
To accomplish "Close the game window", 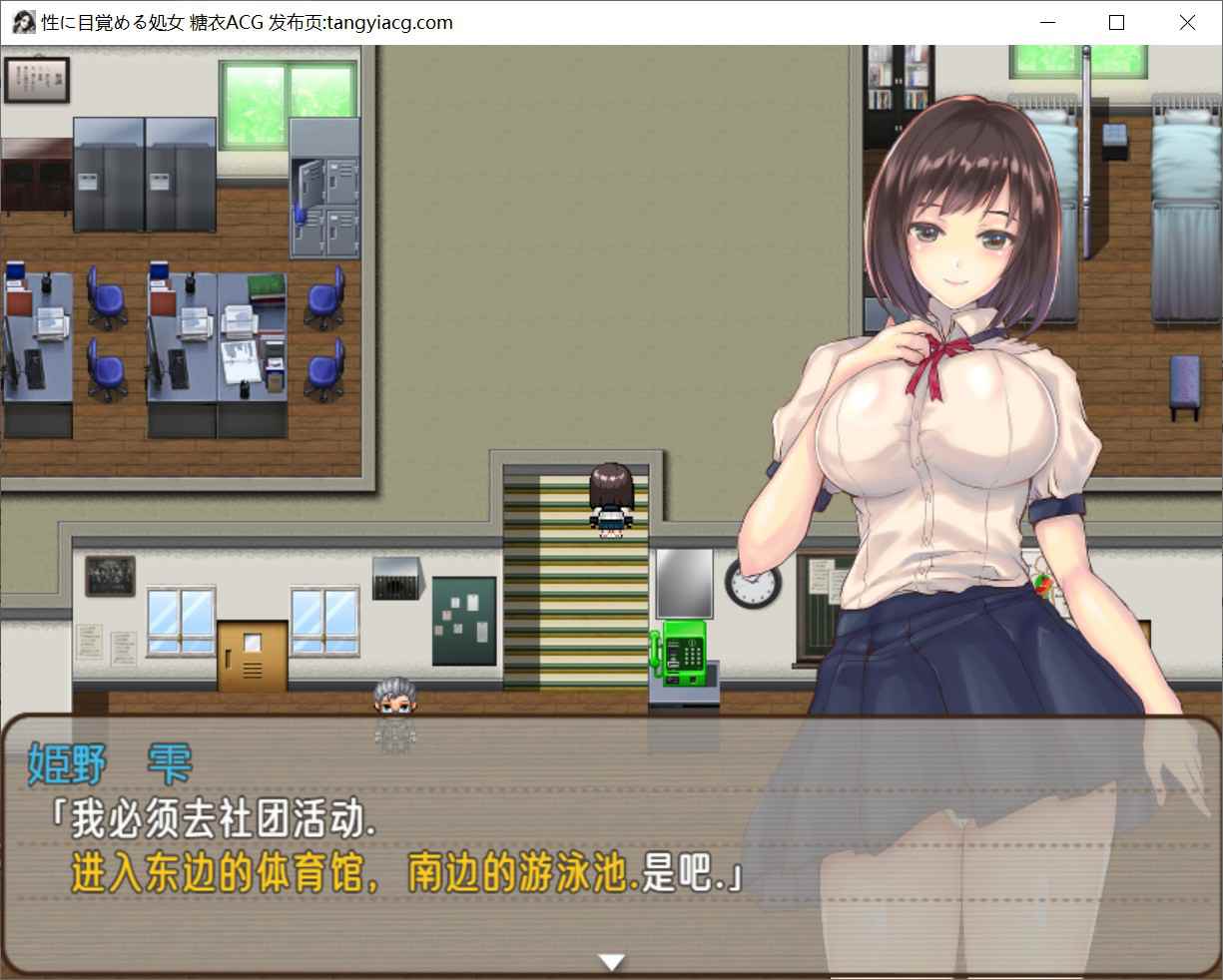I will 1186,22.
